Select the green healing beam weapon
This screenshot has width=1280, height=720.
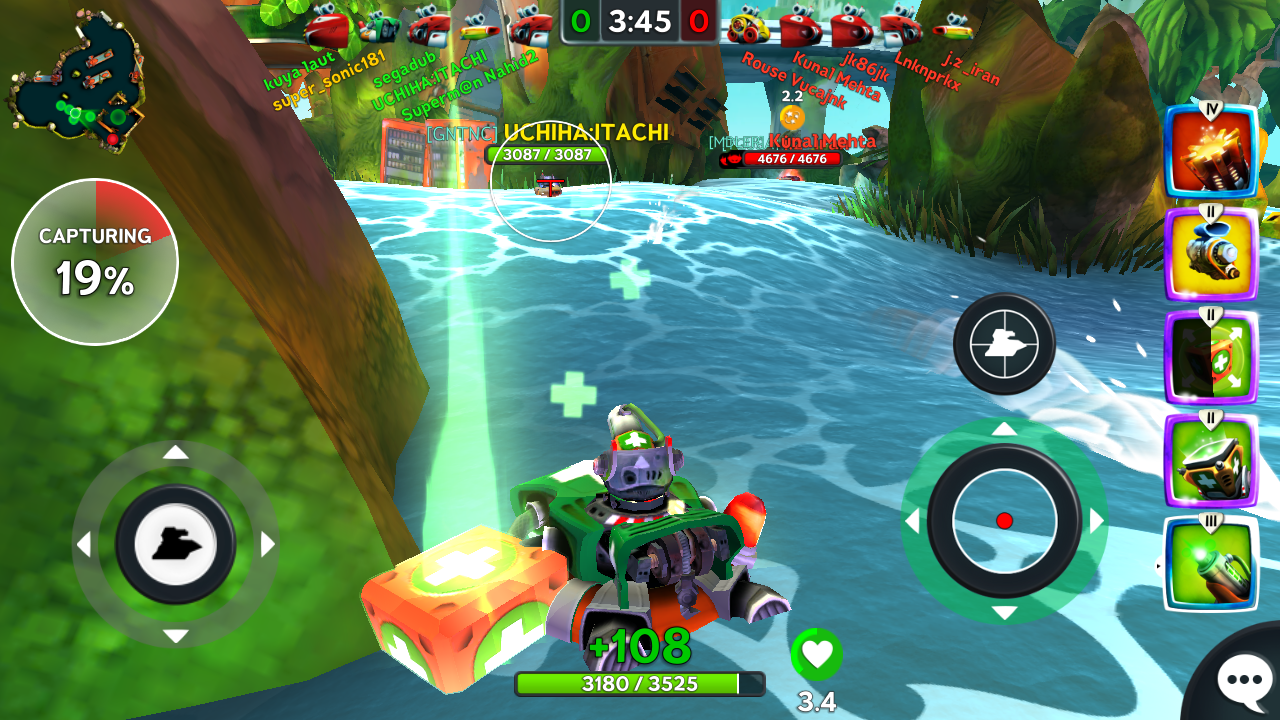(x=1210, y=563)
